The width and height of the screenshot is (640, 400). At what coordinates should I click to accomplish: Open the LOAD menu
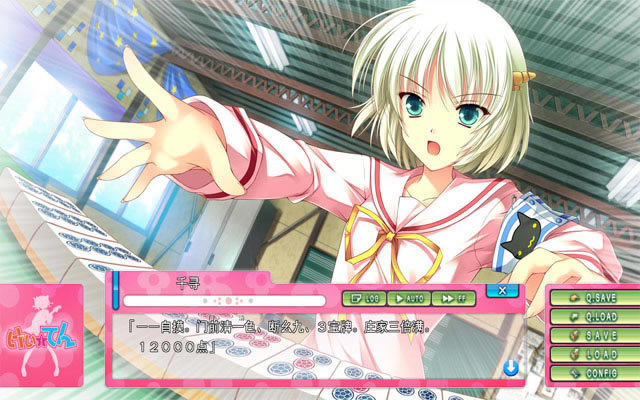(593, 354)
